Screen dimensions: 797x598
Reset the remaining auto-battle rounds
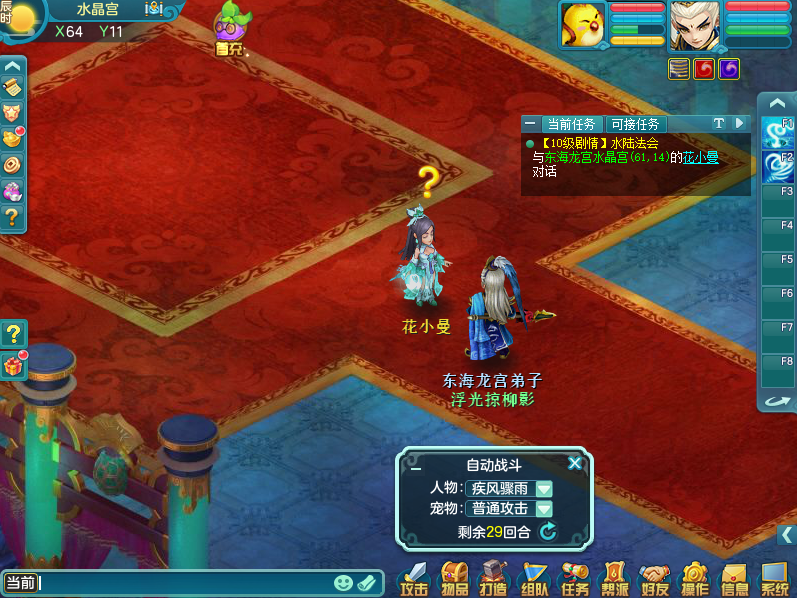pyautogui.click(x=548, y=531)
